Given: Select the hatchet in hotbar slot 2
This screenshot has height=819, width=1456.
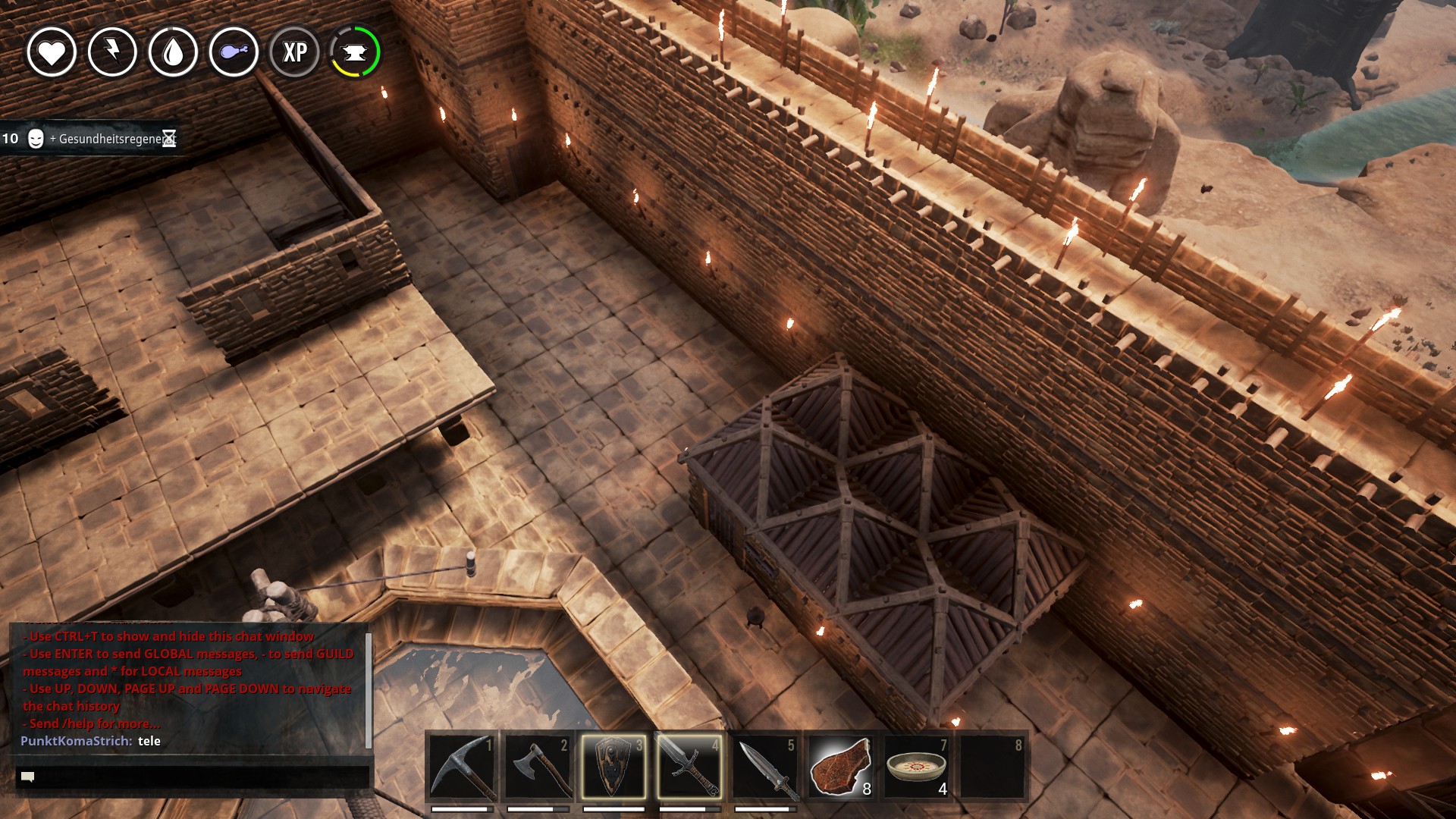Looking at the screenshot, I should pos(538,767).
